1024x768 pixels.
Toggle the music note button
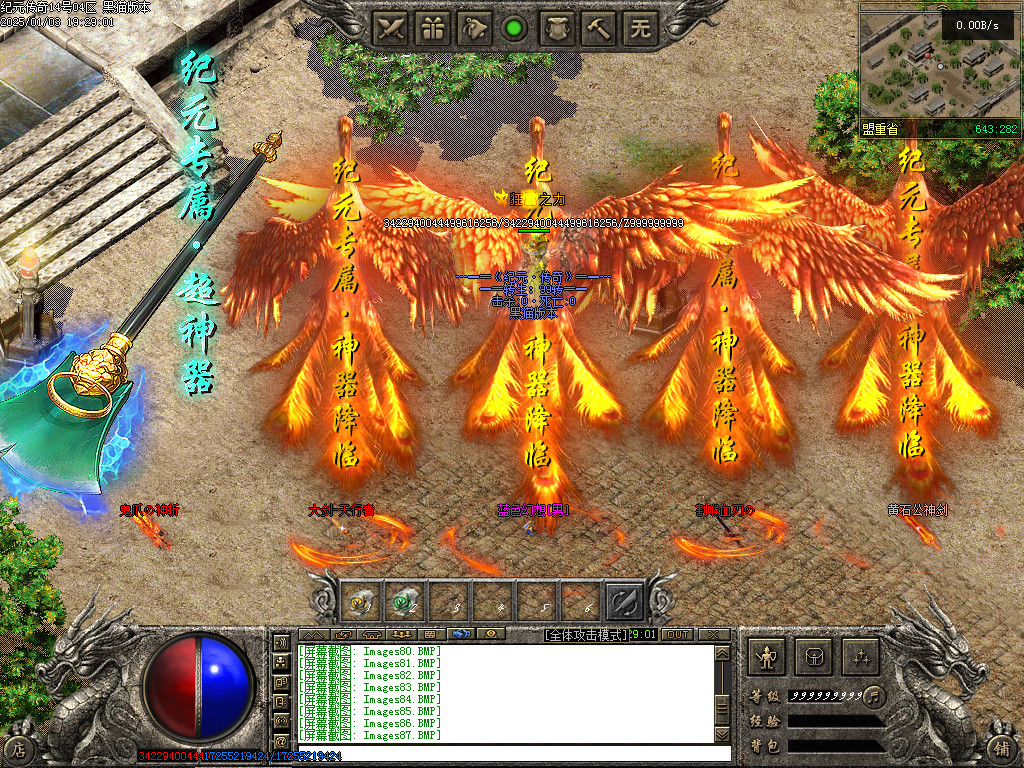[875, 694]
